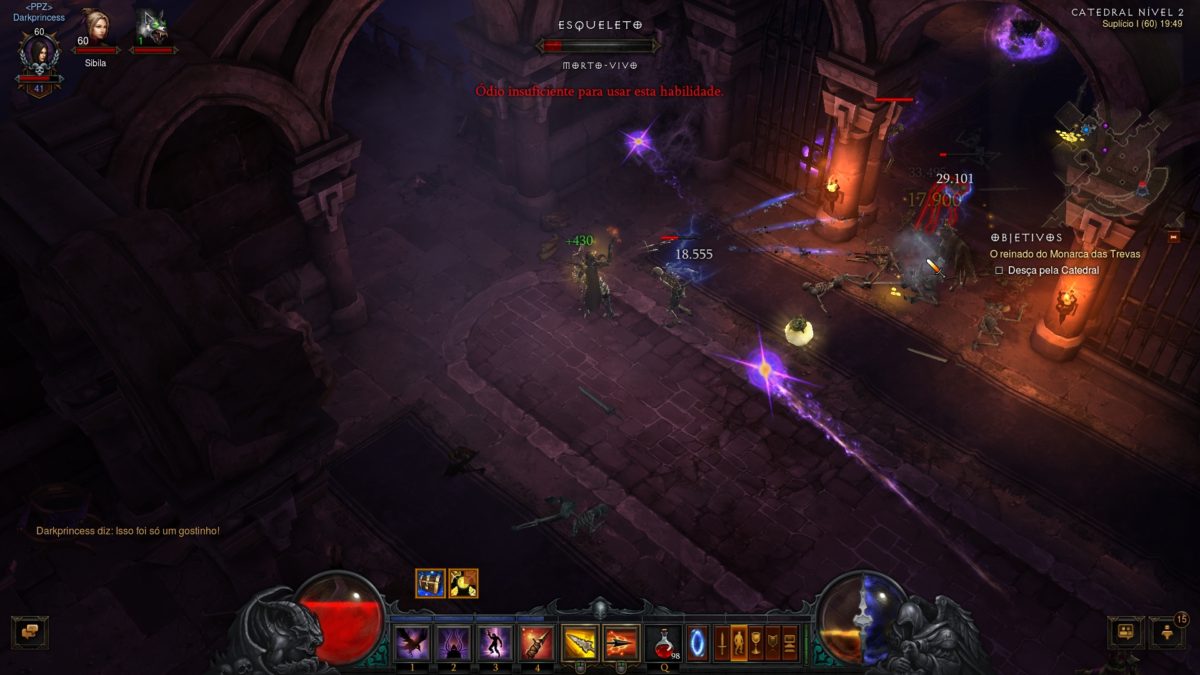Open the chalice icon menu button
This screenshot has height=675, width=1200.
[757, 642]
